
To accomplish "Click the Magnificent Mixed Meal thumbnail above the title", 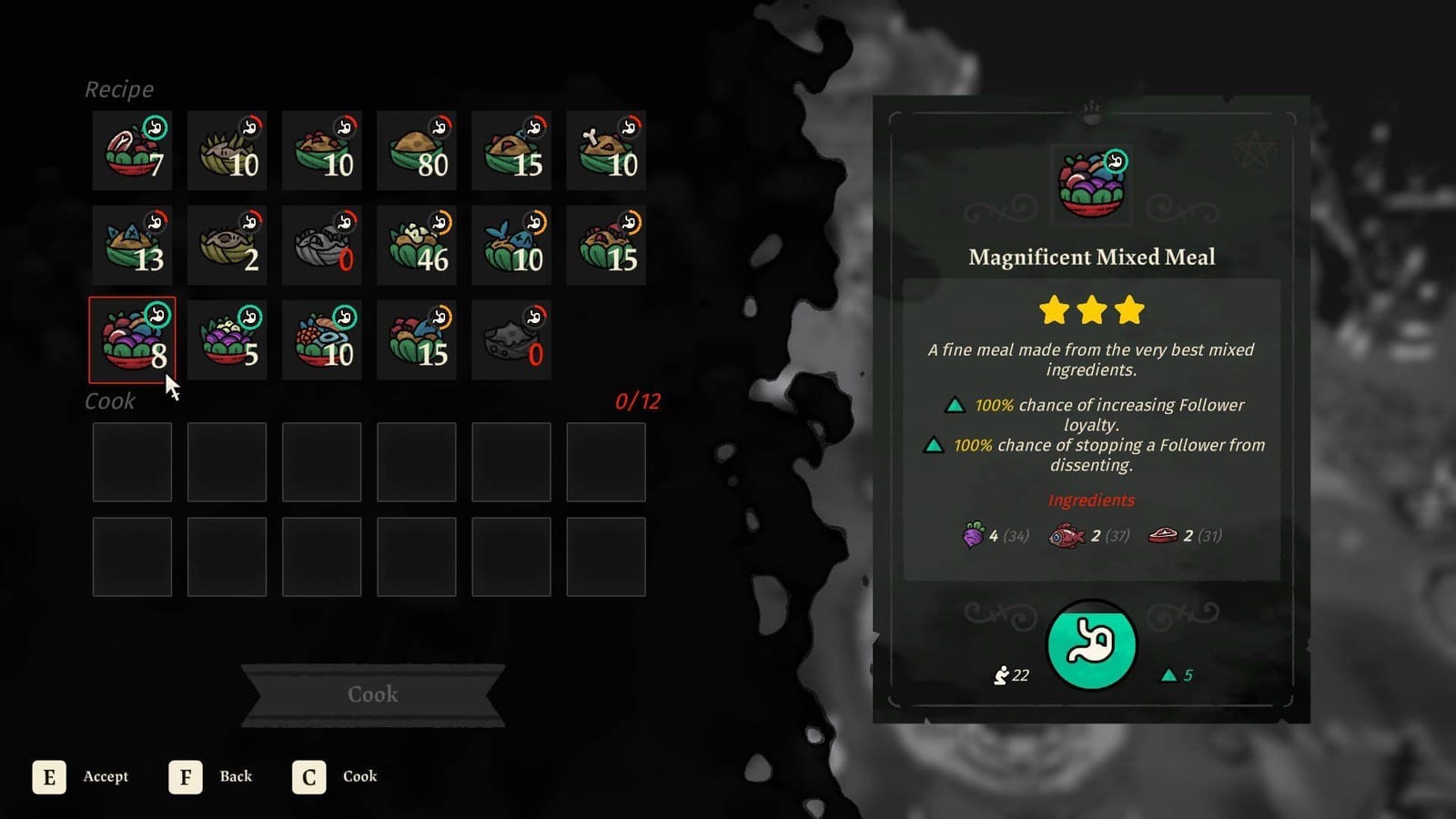I will (1091, 183).
